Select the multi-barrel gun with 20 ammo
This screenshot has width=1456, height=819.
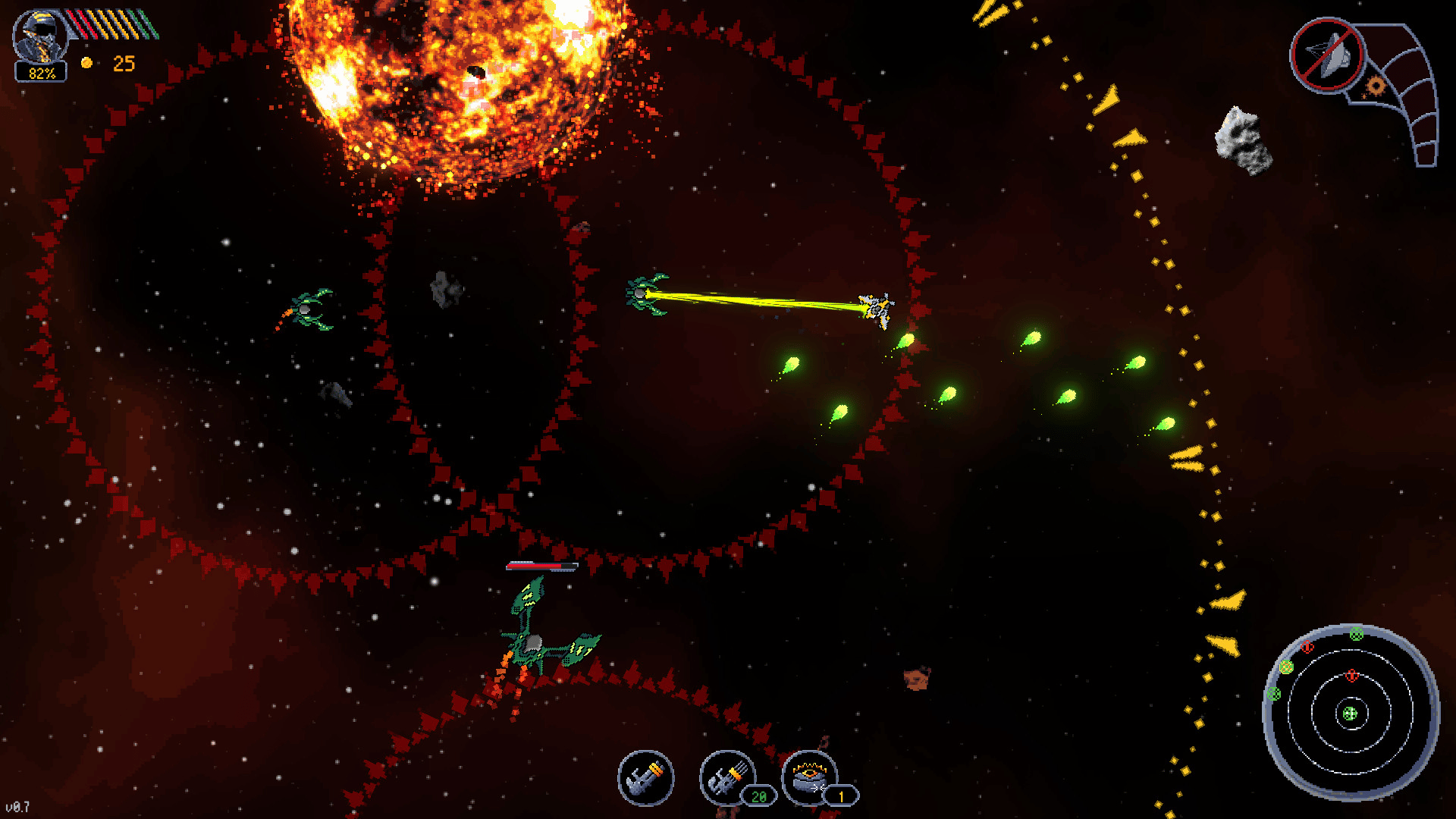coord(726,778)
